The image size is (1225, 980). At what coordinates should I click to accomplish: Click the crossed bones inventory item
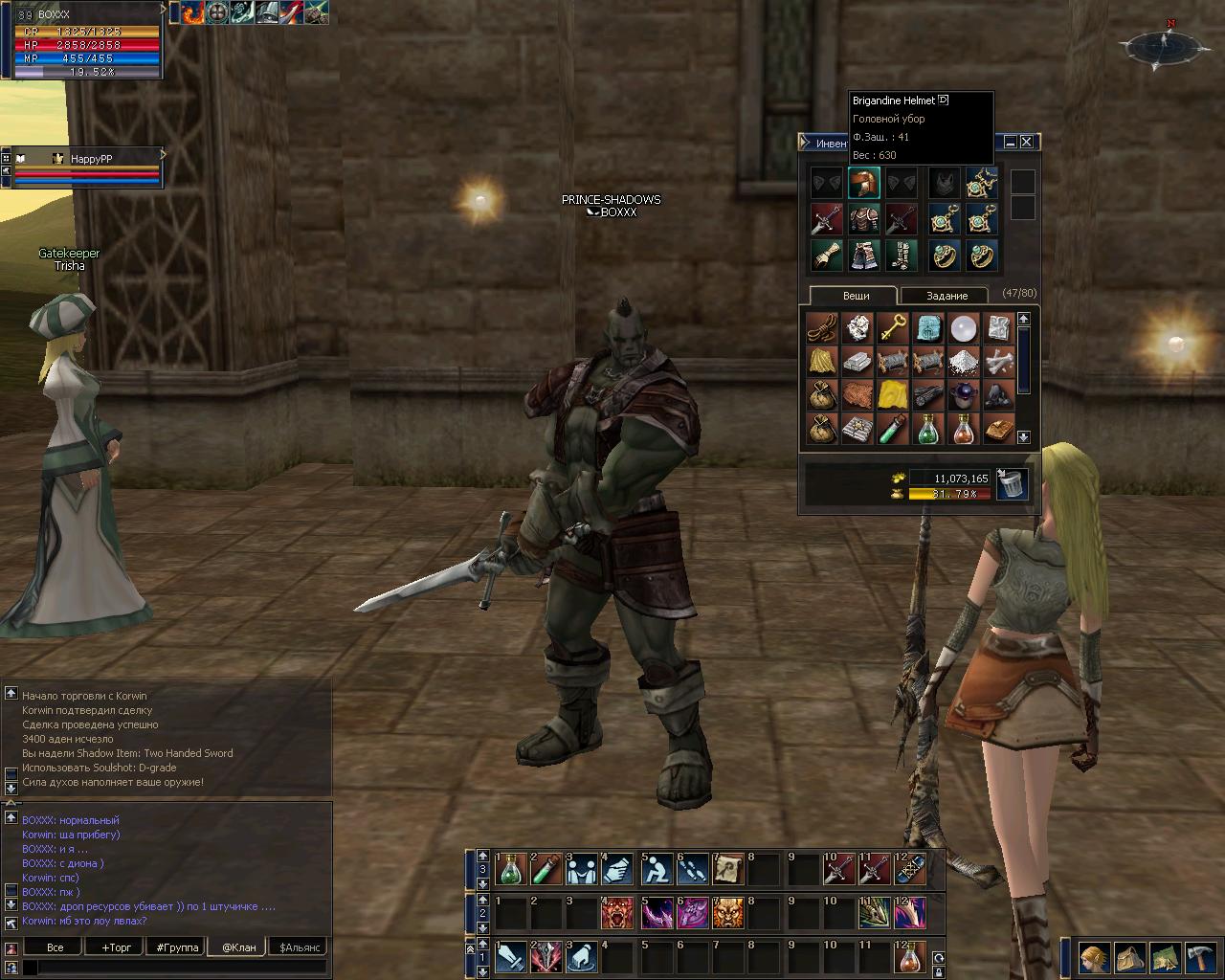point(998,363)
